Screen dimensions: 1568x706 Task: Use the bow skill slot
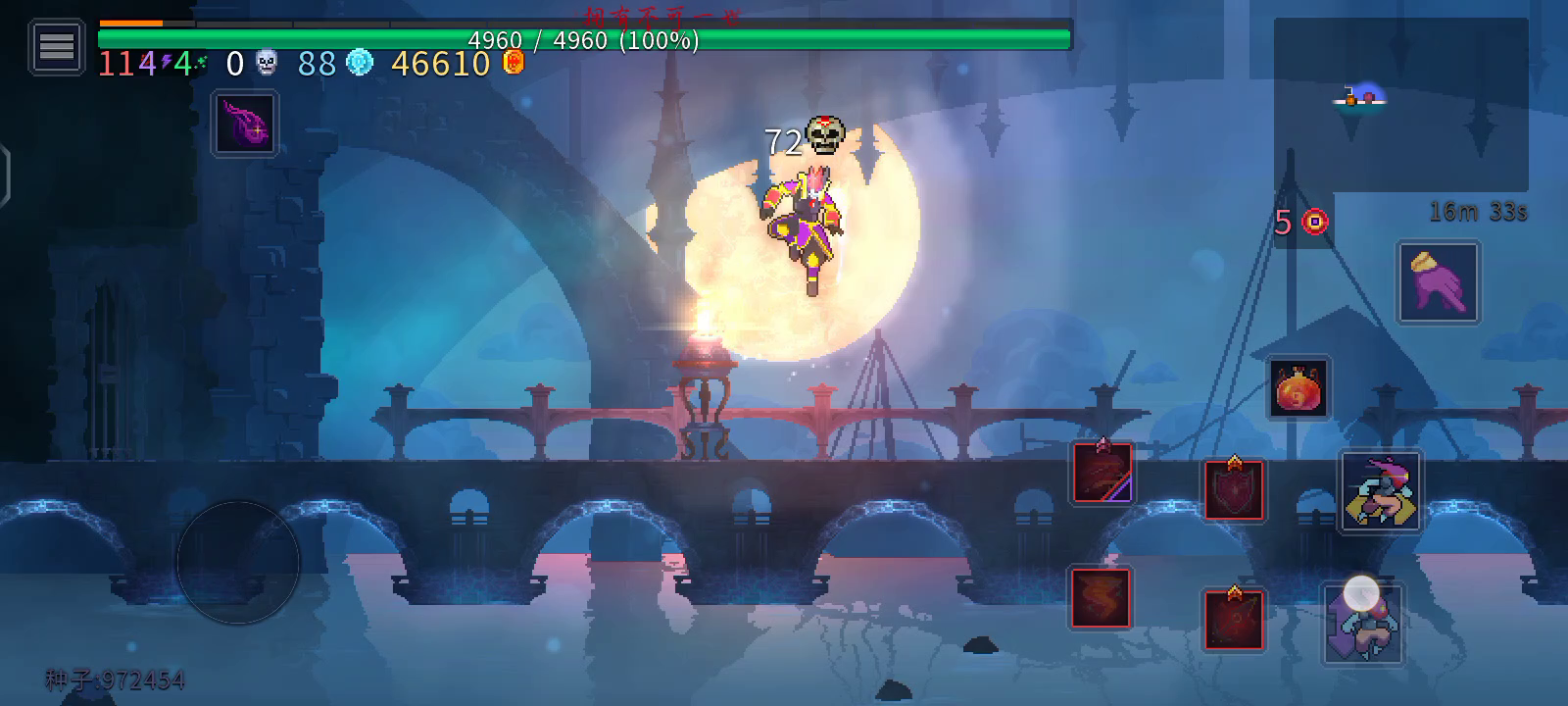click(1234, 619)
